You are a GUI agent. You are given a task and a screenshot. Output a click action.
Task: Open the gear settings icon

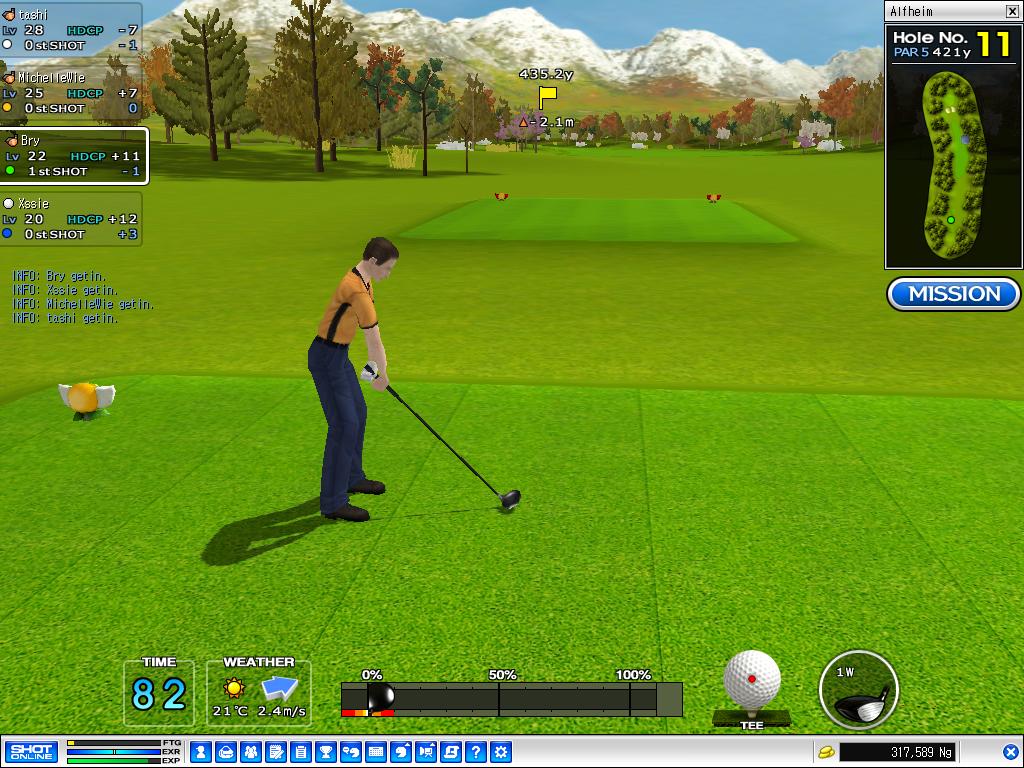pyautogui.click(x=501, y=751)
